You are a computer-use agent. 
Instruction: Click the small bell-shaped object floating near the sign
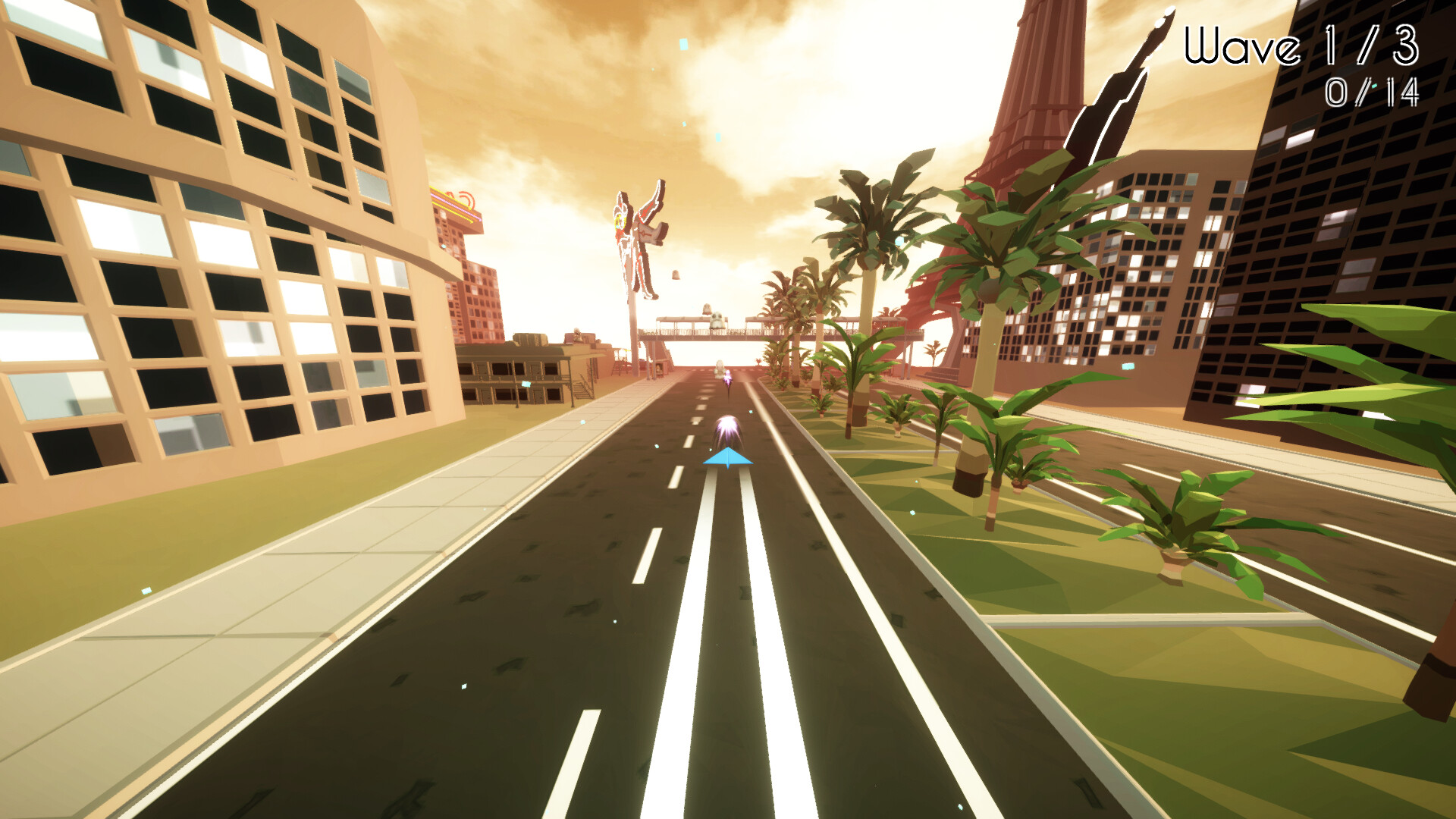674,273
